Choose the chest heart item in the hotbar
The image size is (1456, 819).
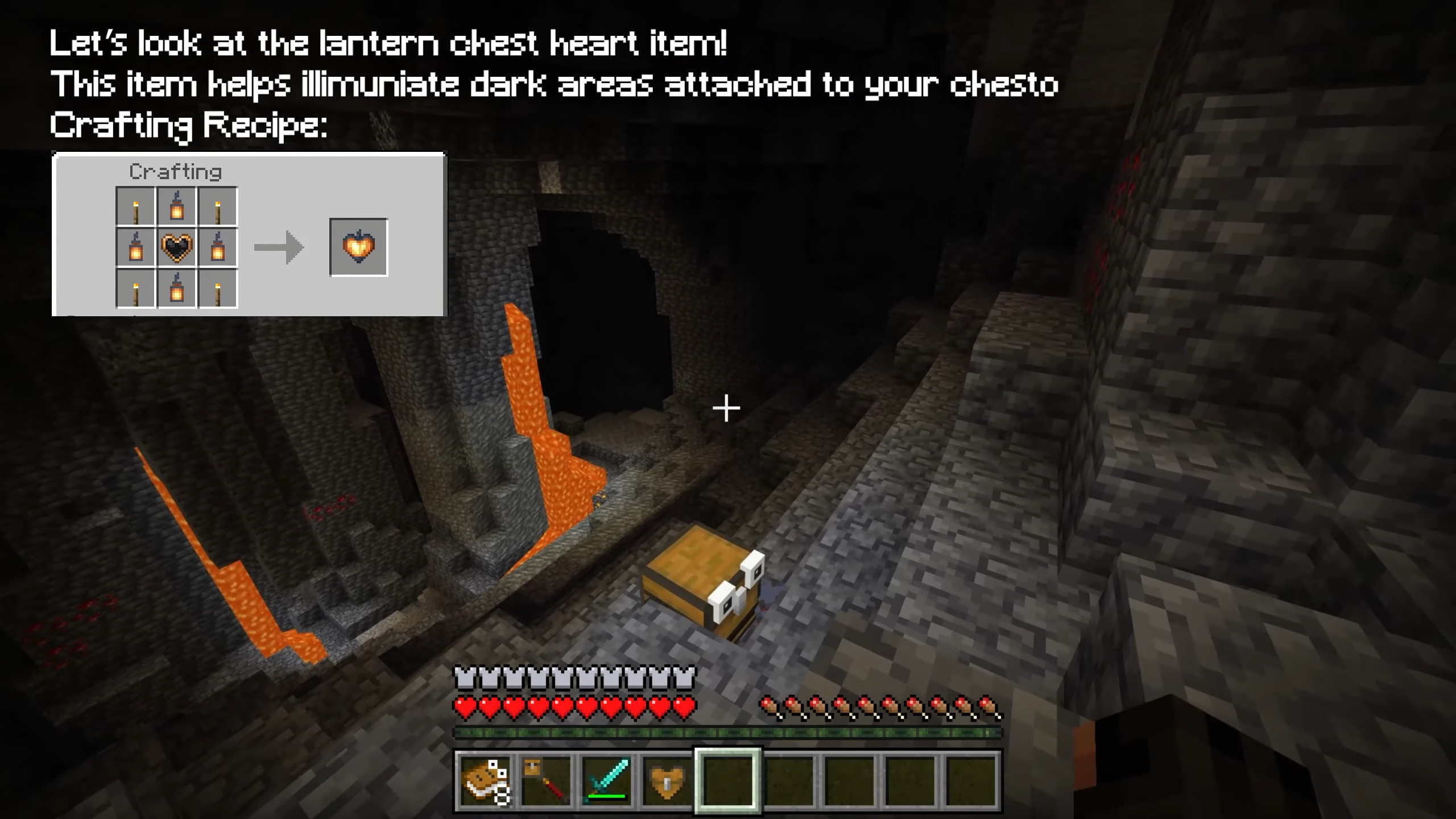pos(667,780)
